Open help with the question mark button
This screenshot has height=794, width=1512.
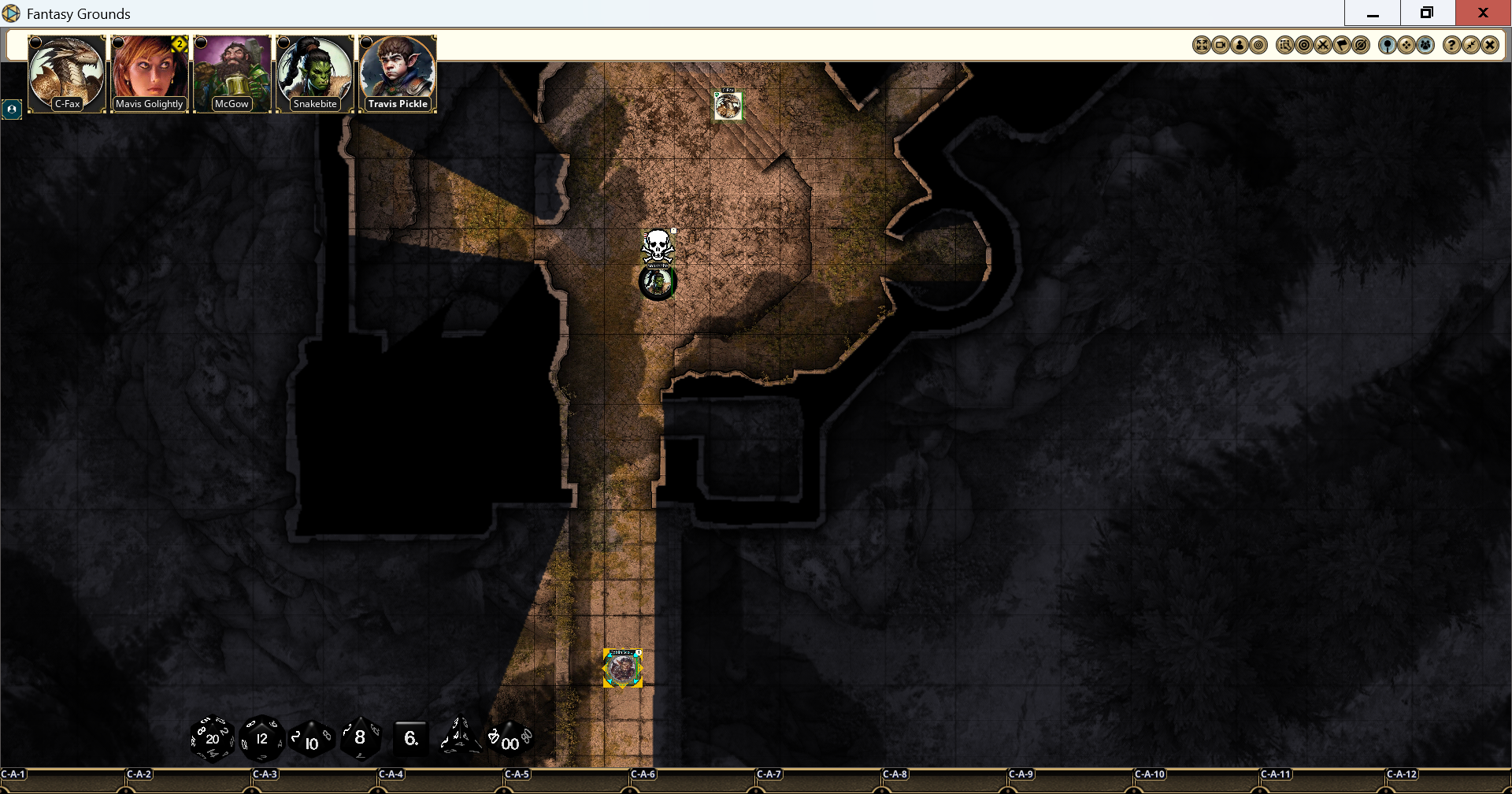coord(1451,46)
